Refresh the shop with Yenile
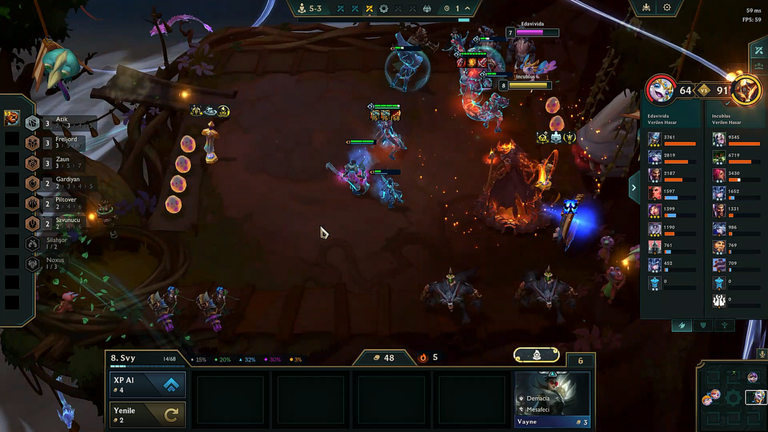This screenshot has width=768, height=432. [147, 414]
